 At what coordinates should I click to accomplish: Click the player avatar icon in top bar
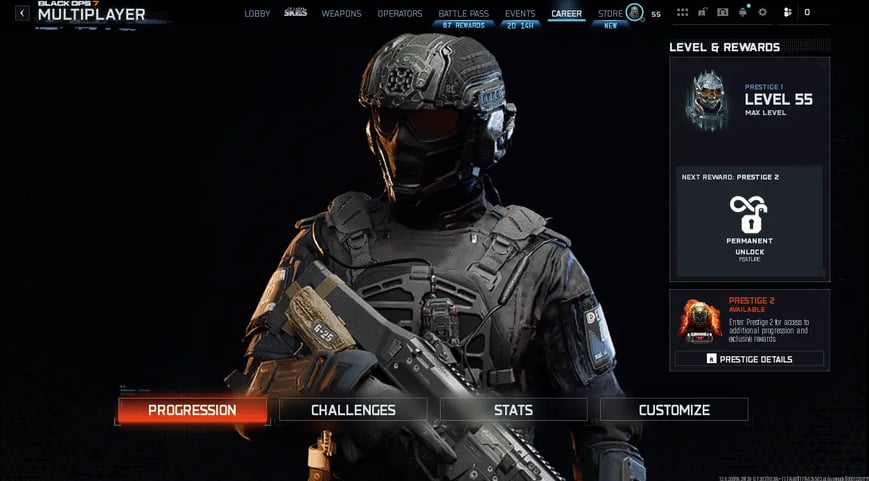pos(634,13)
